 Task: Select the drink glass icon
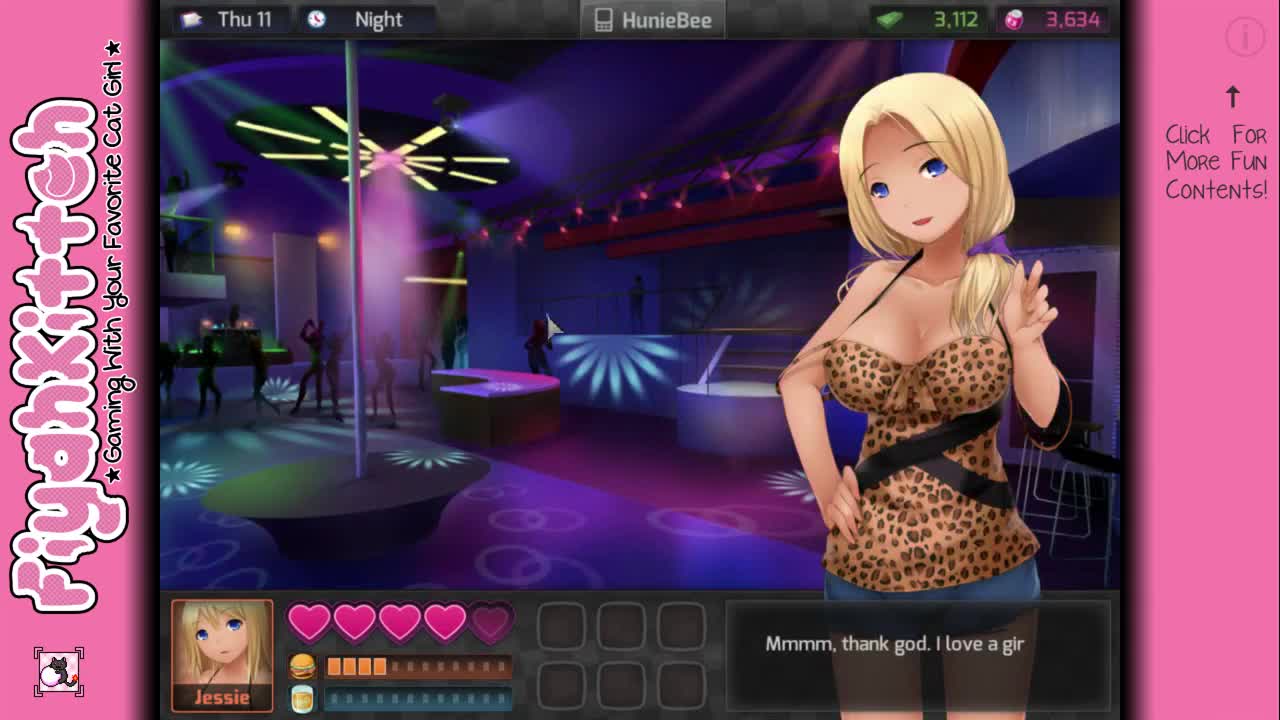[302, 698]
